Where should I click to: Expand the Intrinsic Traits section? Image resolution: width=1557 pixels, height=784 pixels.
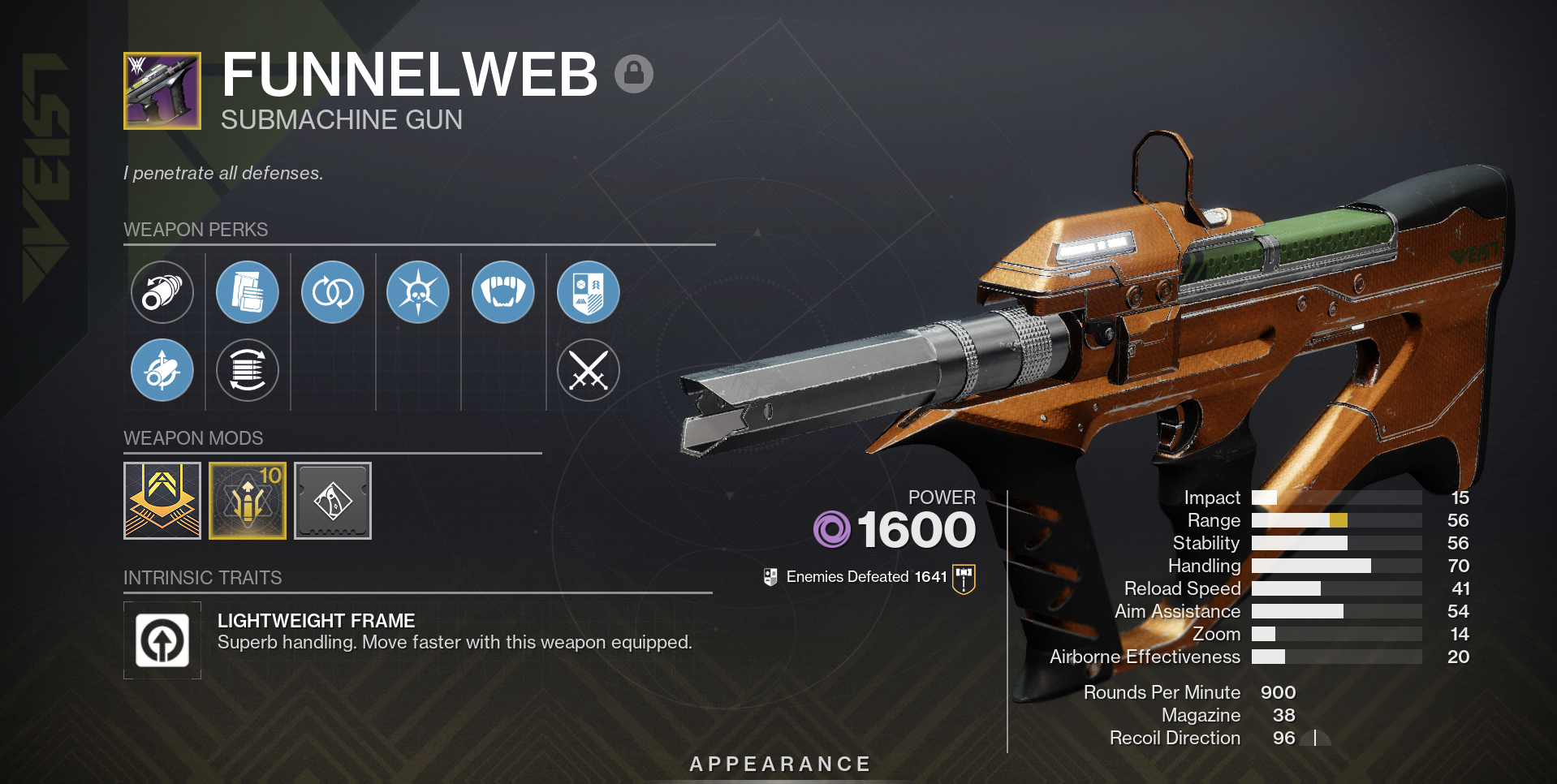pyautogui.click(x=202, y=578)
